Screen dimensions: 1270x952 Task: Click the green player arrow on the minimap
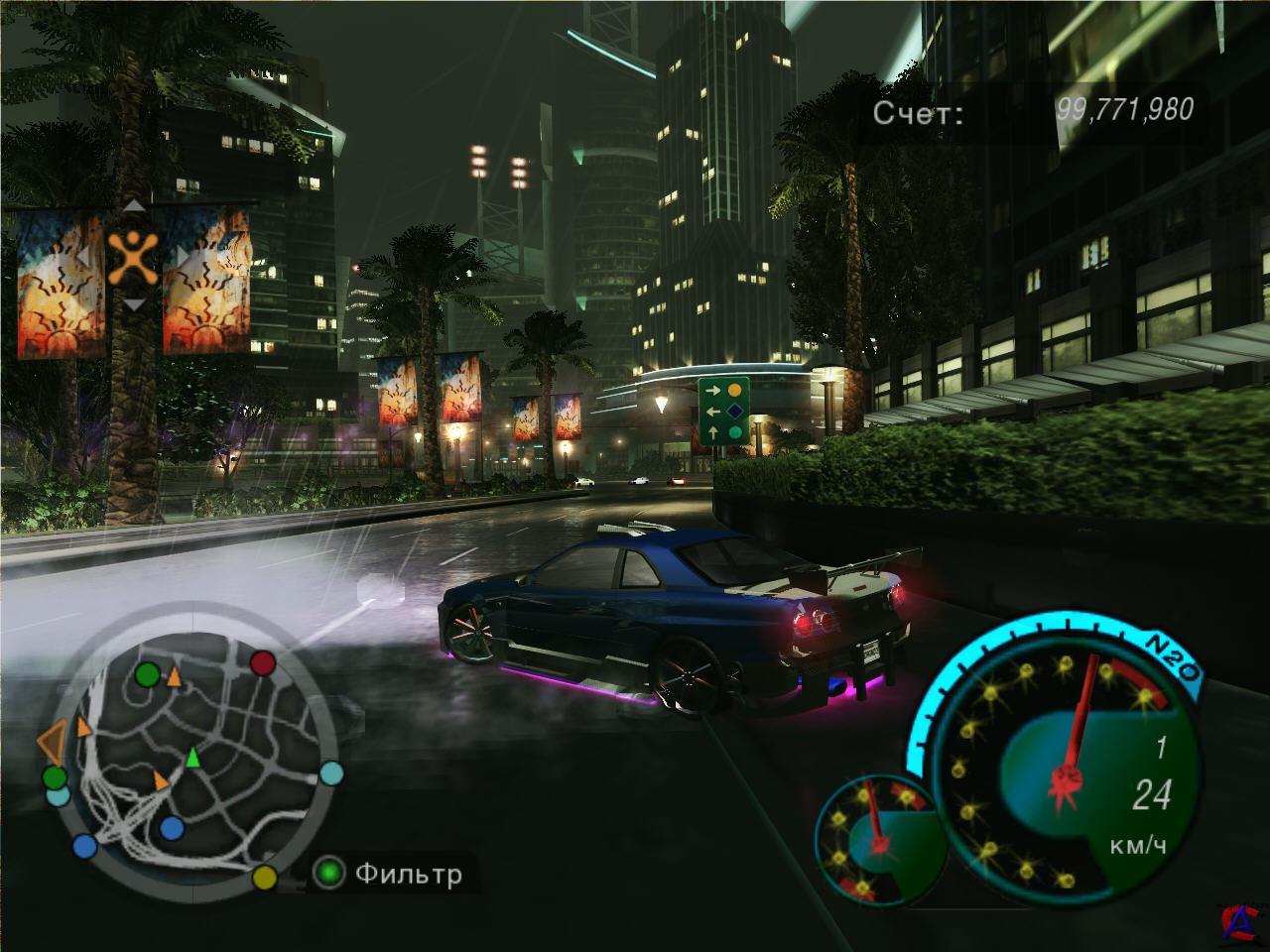[193, 759]
